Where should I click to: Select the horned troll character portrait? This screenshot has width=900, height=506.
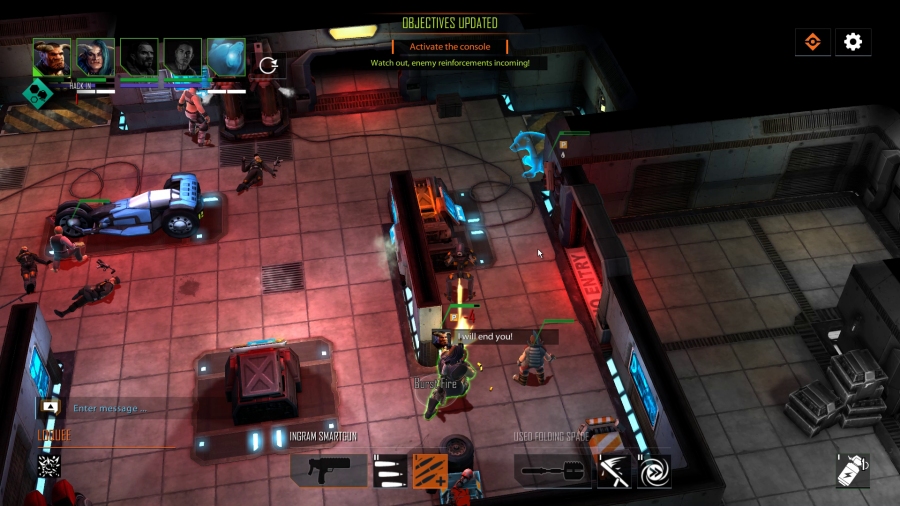52,58
